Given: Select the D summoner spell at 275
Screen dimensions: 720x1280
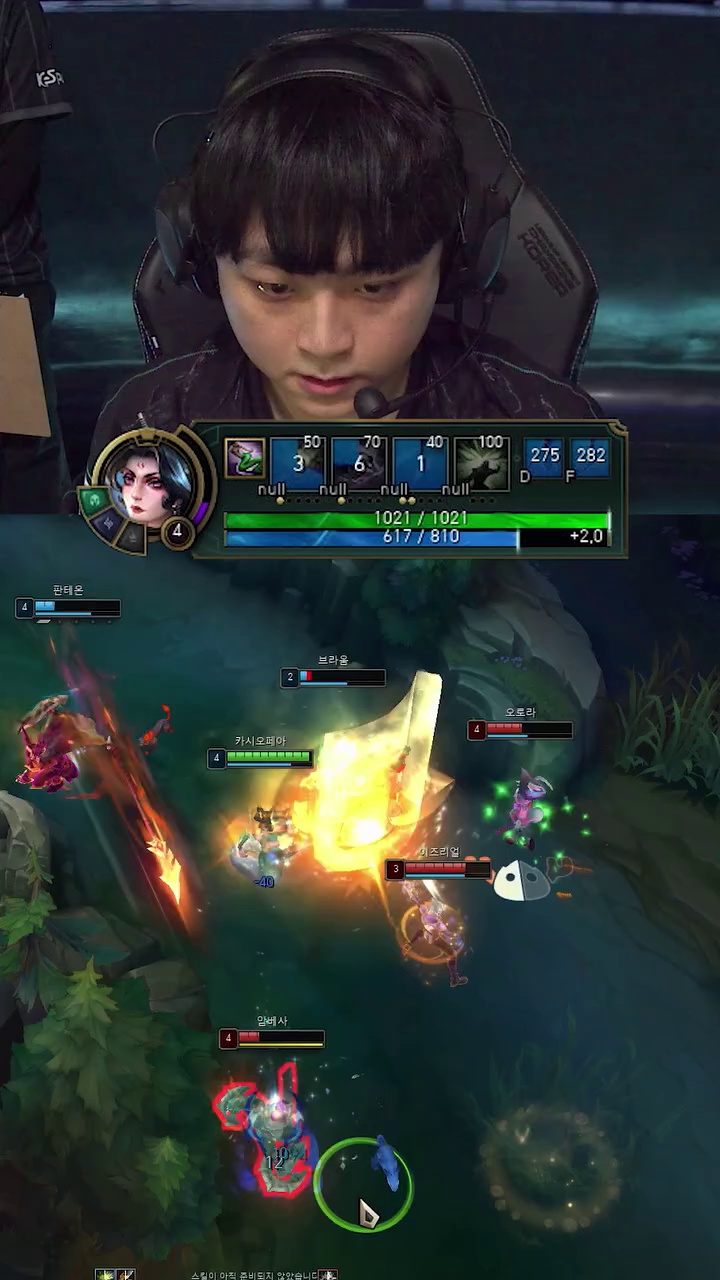Looking at the screenshot, I should point(544,457).
